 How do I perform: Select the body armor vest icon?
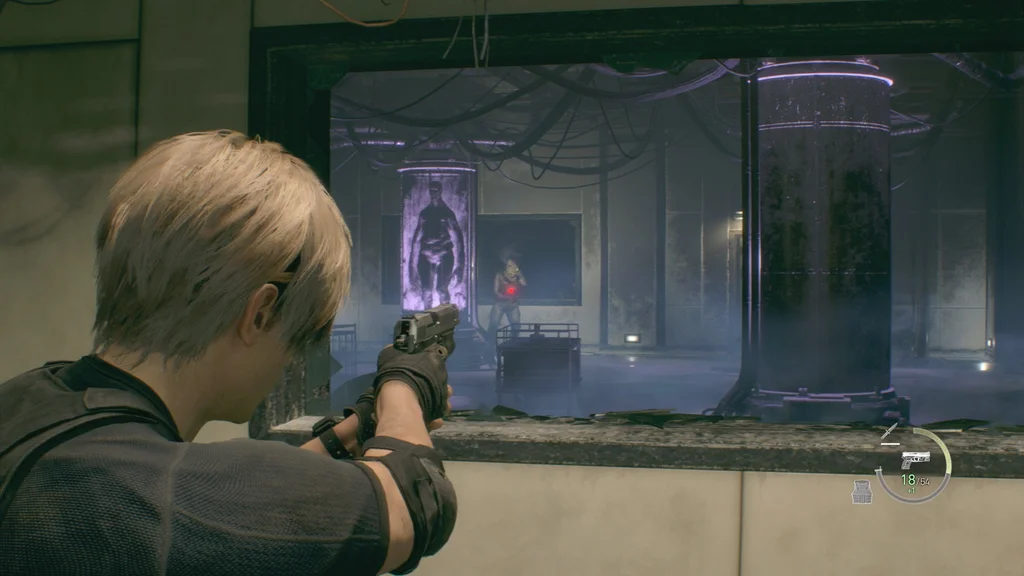[x=861, y=491]
